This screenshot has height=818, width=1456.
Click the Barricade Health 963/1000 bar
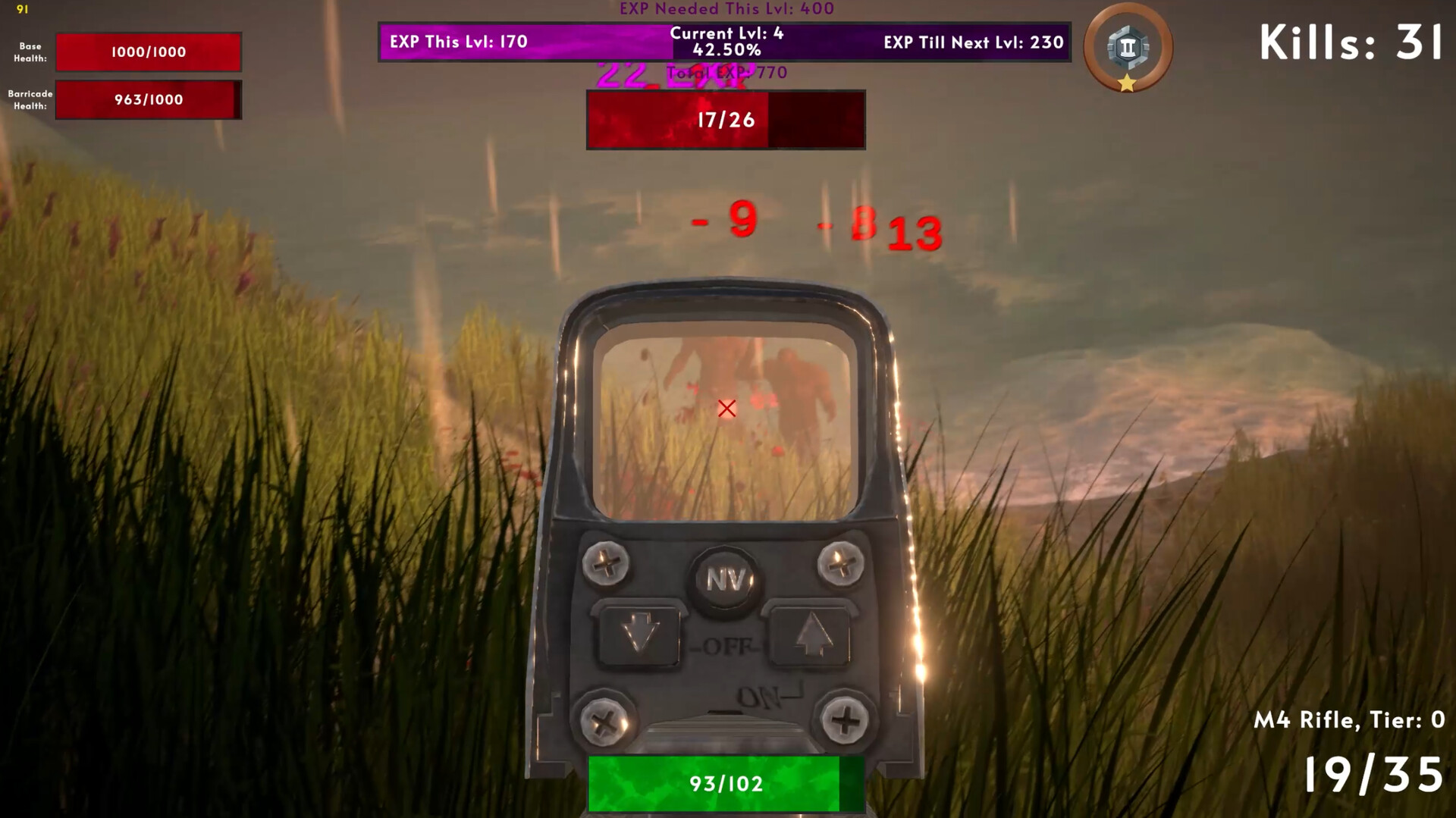point(149,100)
